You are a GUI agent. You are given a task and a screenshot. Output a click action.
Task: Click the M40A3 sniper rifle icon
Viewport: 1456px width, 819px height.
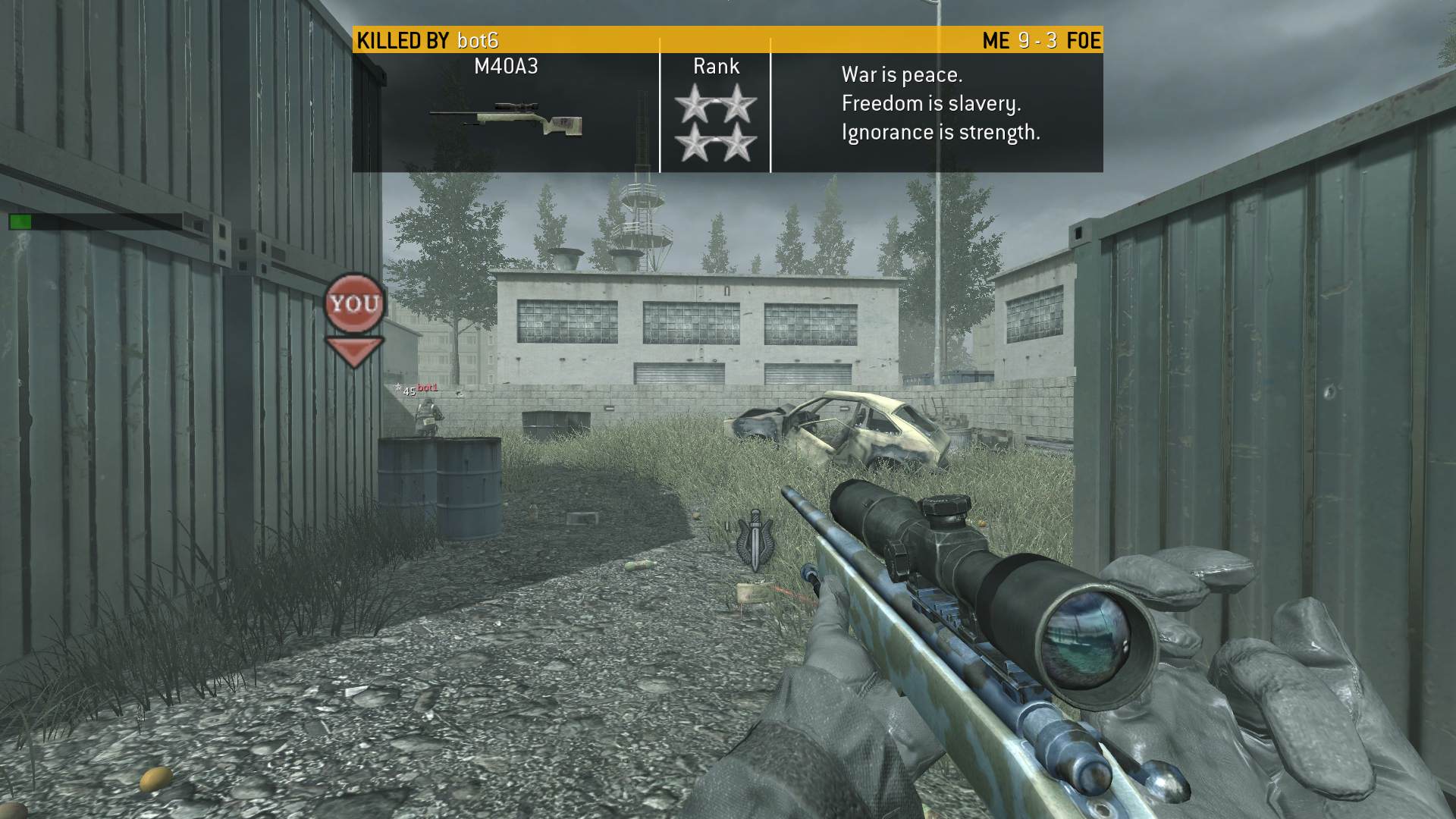click(506, 119)
